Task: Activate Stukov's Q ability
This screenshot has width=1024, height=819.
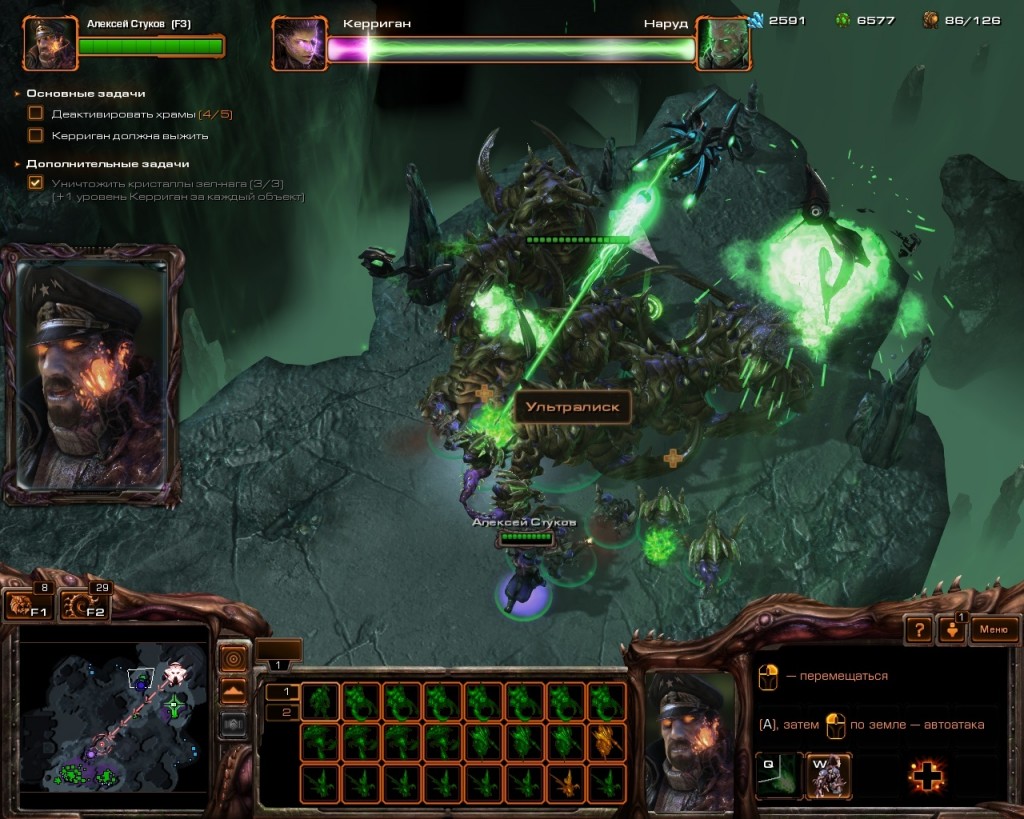Action: point(777,774)
